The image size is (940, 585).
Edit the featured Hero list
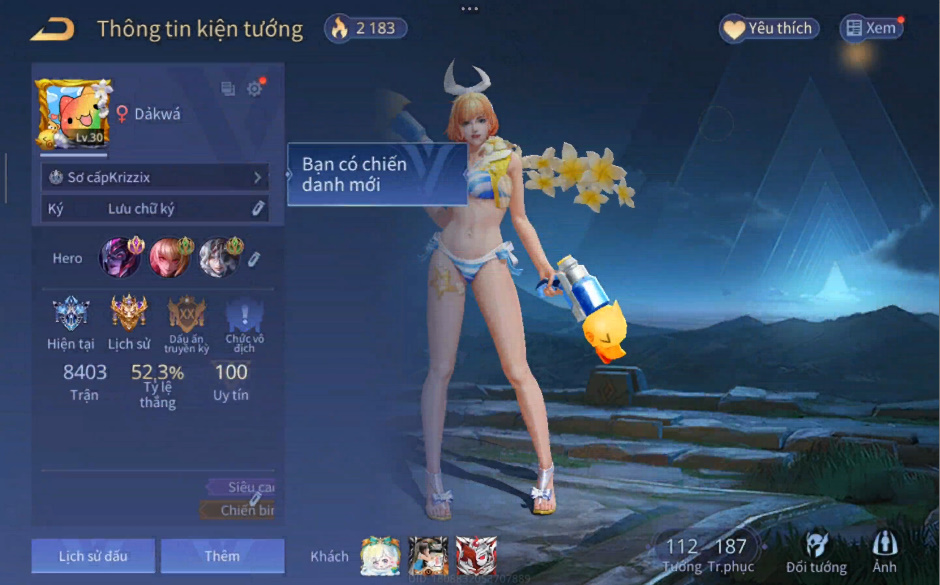(254, 259)
